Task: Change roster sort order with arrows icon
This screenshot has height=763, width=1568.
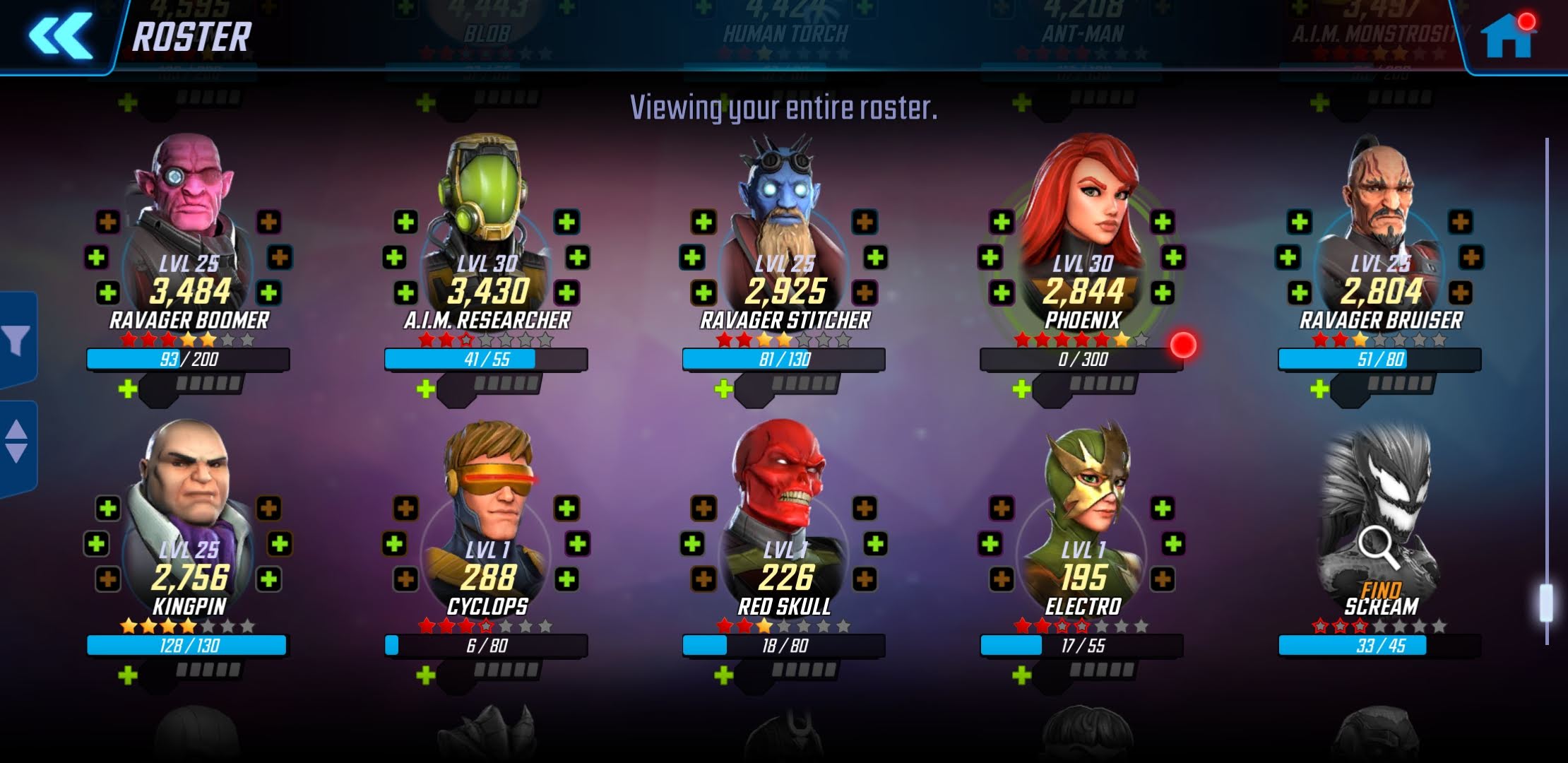Action: (x=17, y=442)
